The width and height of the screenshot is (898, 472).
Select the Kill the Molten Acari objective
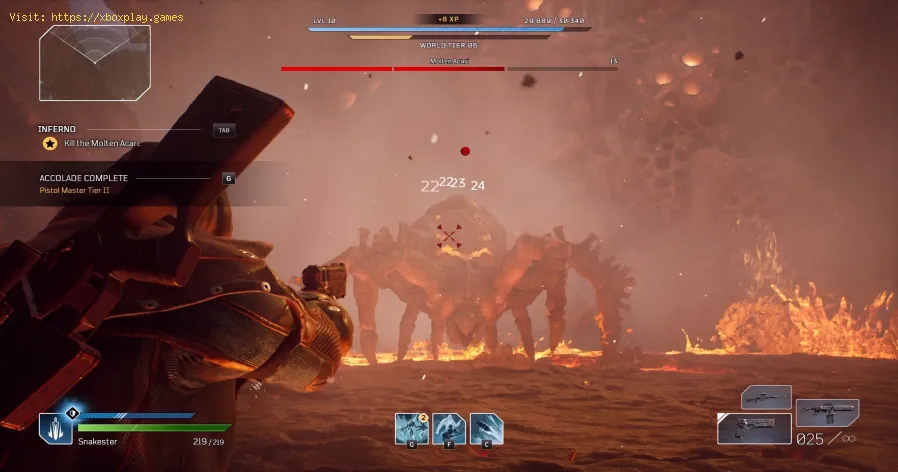point(102,143)
